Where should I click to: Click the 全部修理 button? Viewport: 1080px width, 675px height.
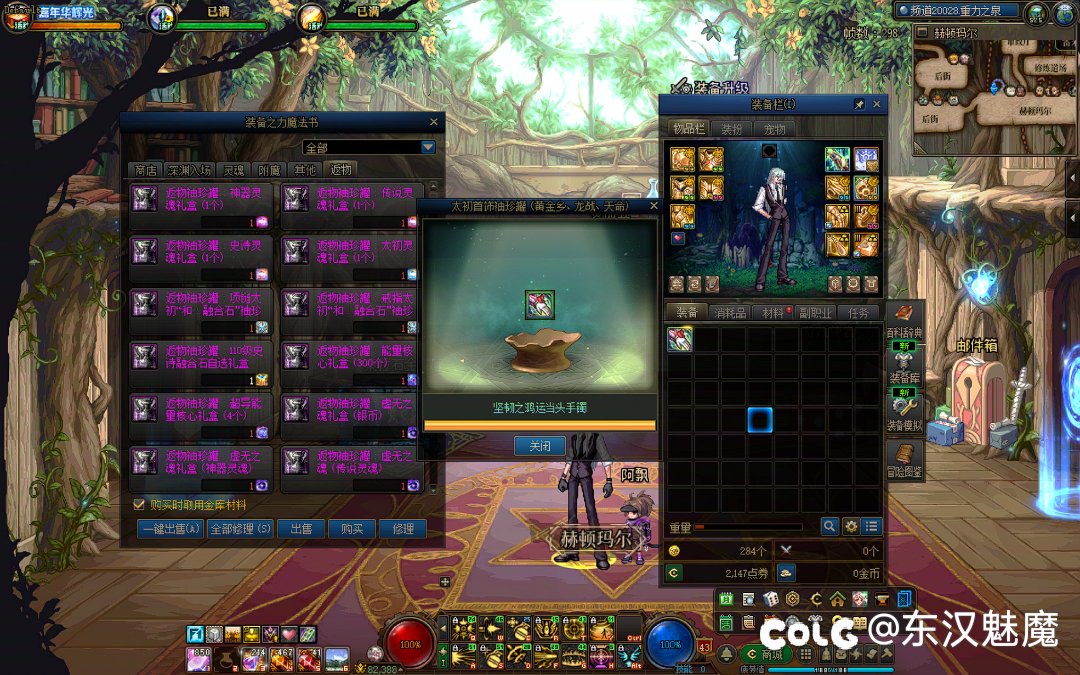pos(240,529)
